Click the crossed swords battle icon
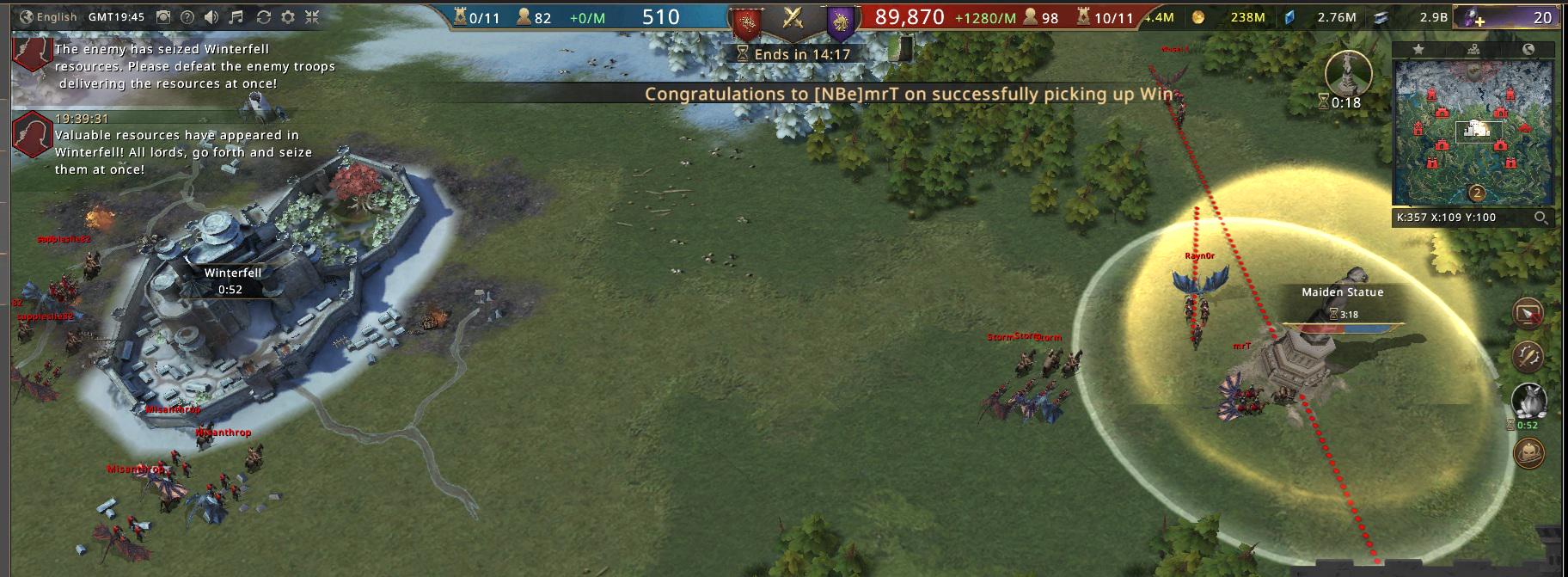Screen dimensions: 1568x577 (793, 18)
